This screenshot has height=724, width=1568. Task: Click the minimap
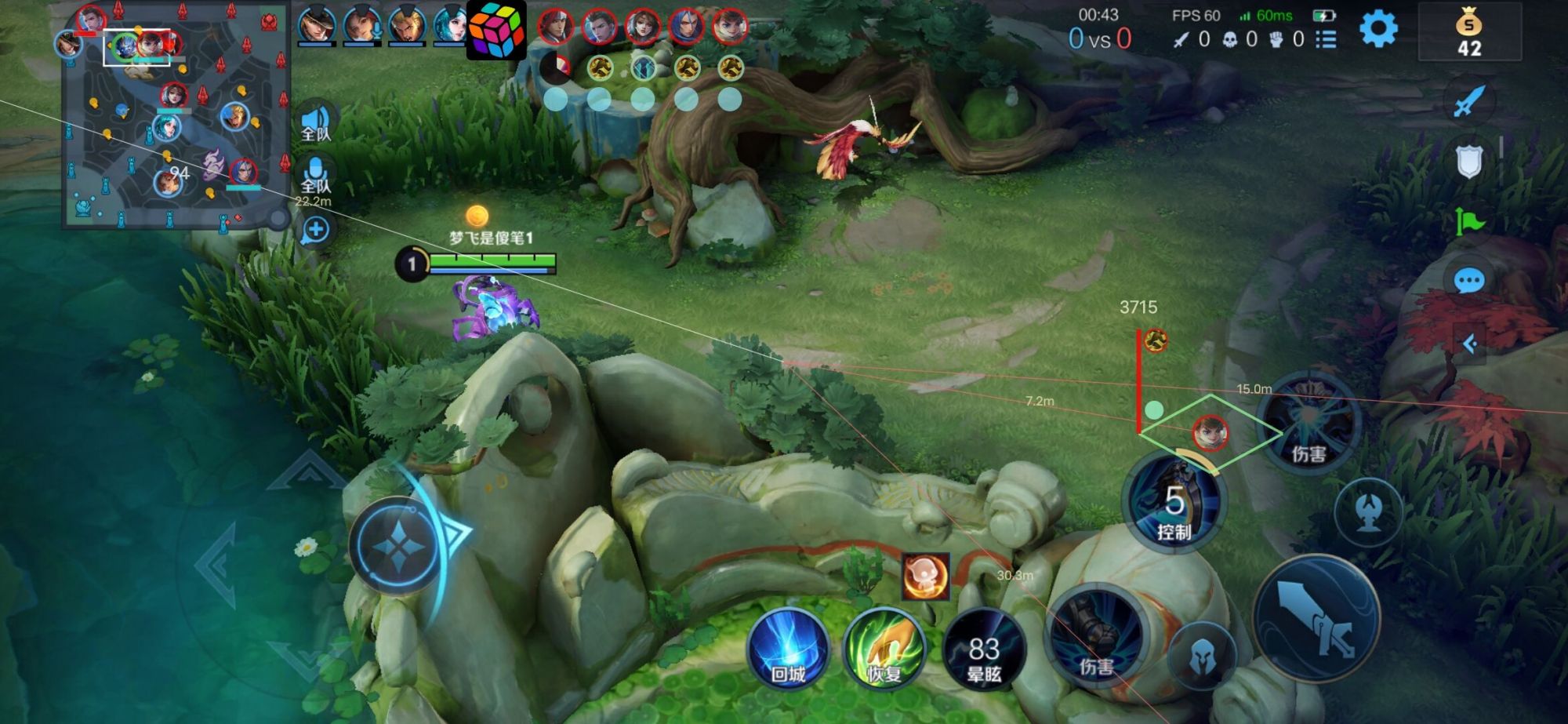(x=176, y=116)
